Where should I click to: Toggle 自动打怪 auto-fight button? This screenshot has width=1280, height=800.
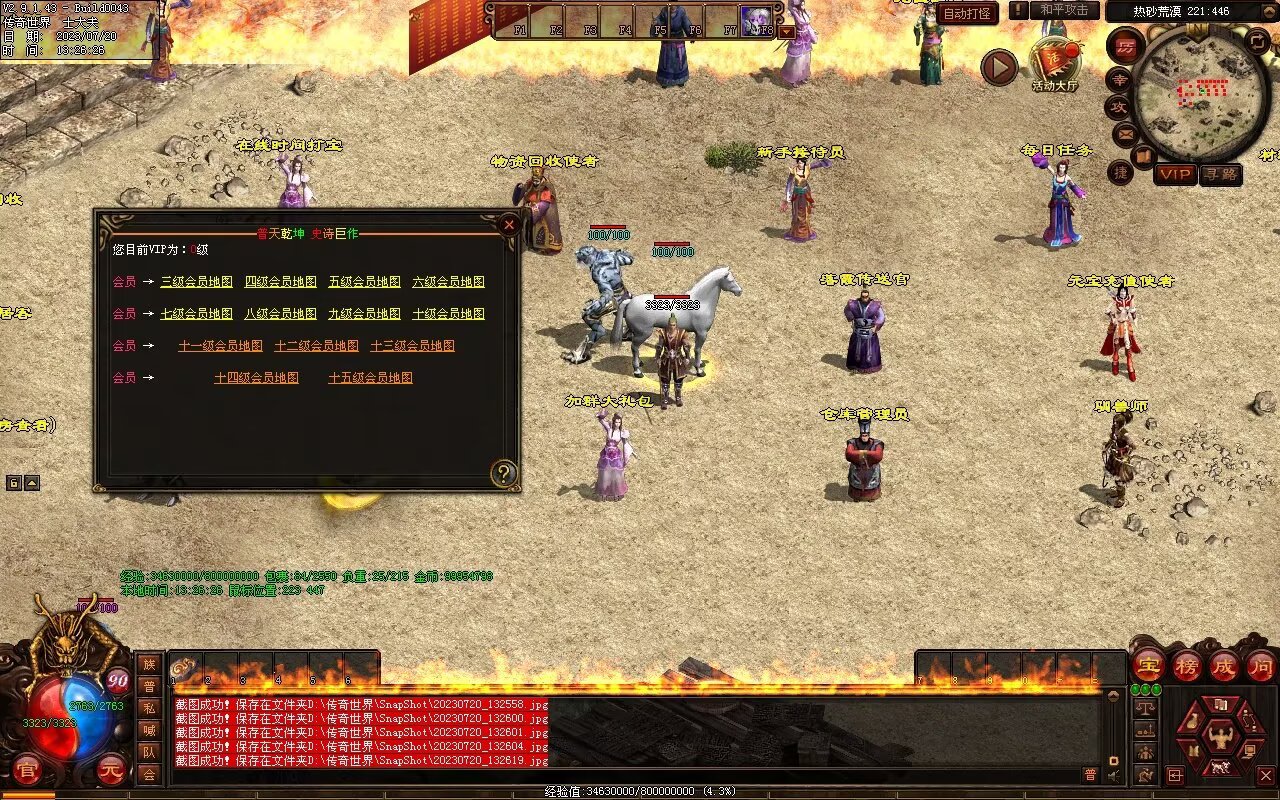967,14
